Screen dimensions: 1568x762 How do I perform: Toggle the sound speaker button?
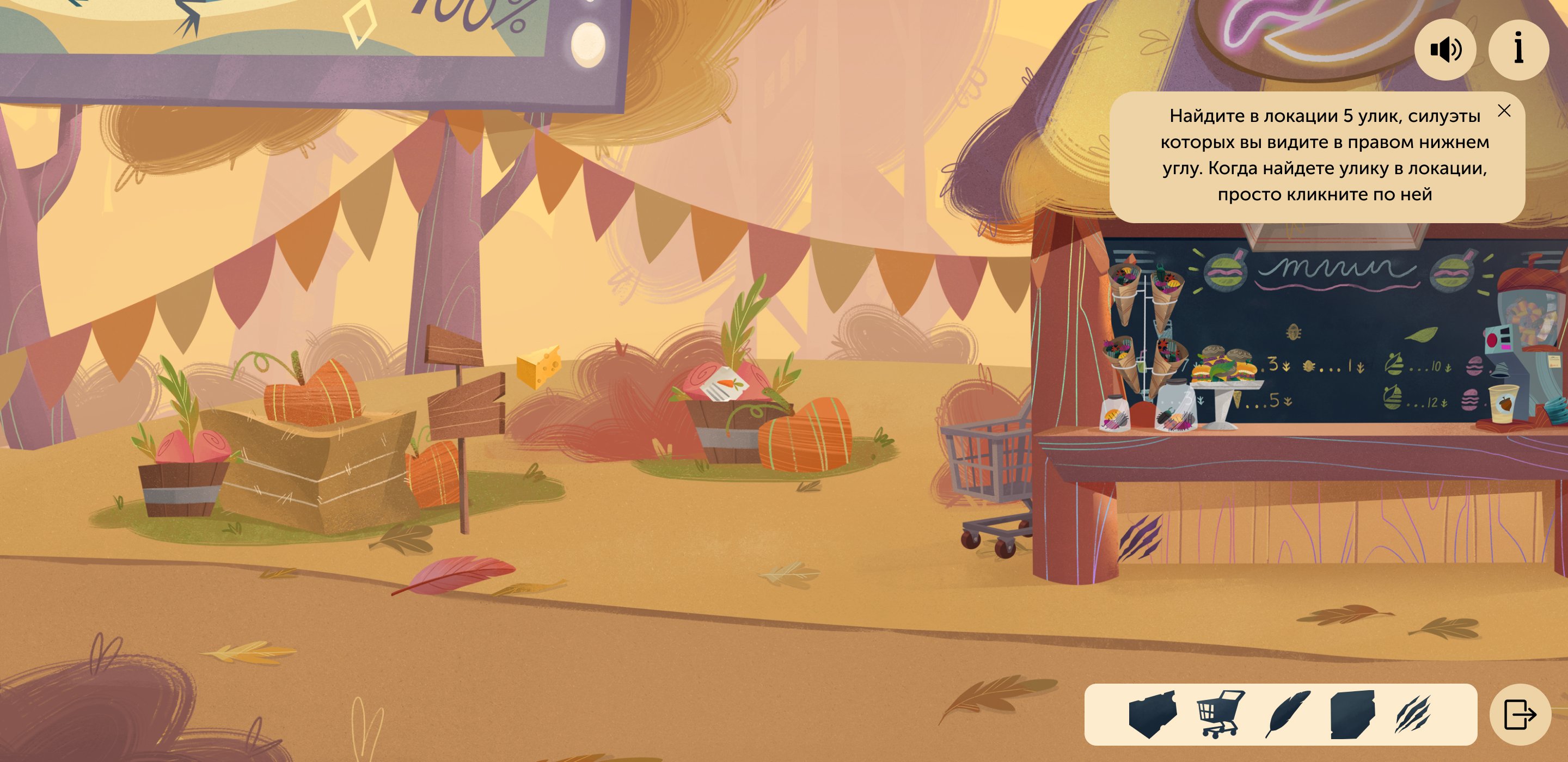point(1444,50)
